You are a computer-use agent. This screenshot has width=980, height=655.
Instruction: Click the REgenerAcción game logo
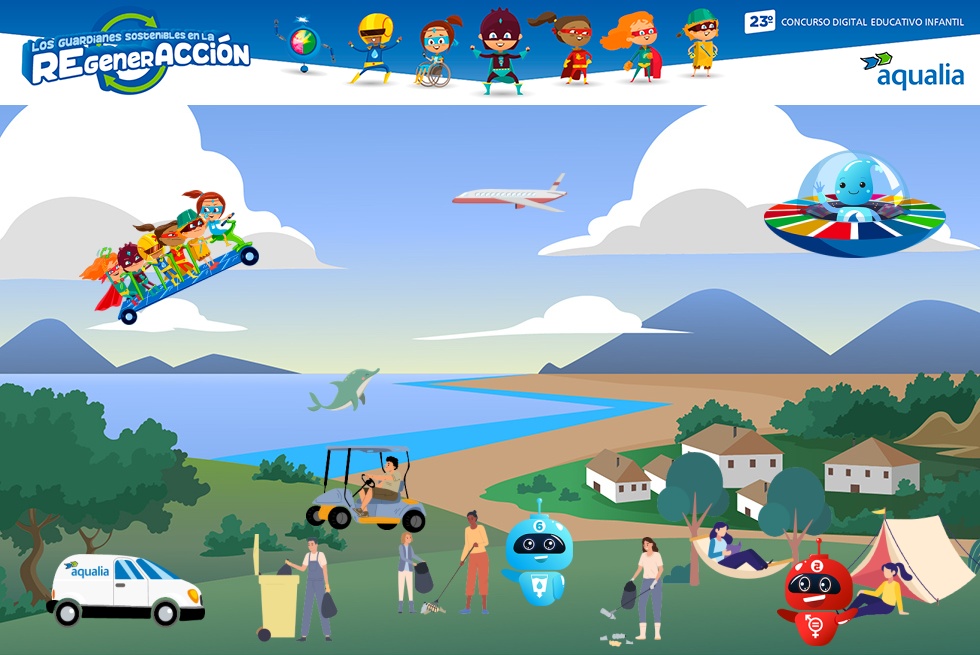(x=137, y=53)
